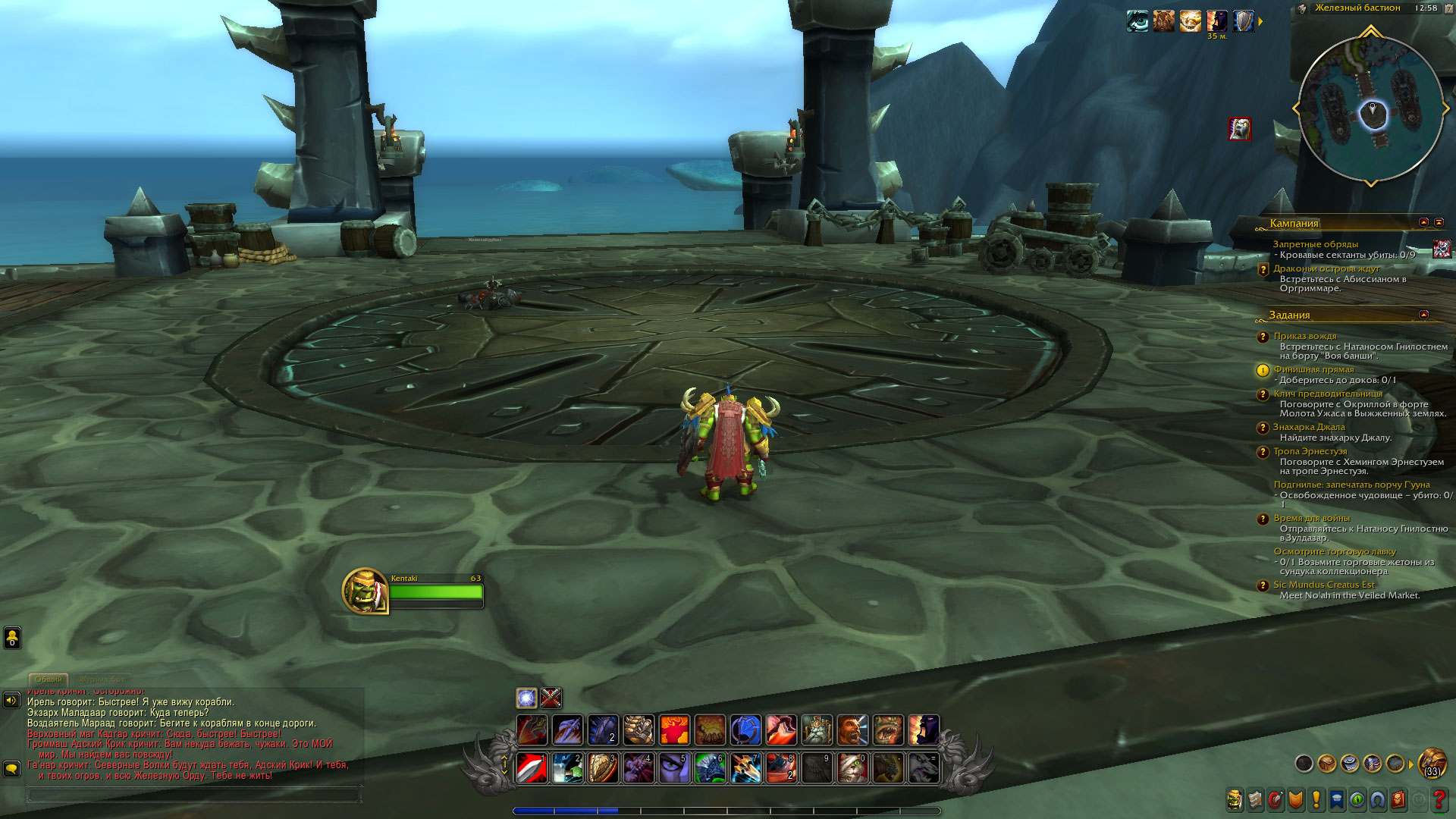Activate the red phoenix ability on upper bar
The width and height of the screenshot is (1456, 819).
(674, 730)
